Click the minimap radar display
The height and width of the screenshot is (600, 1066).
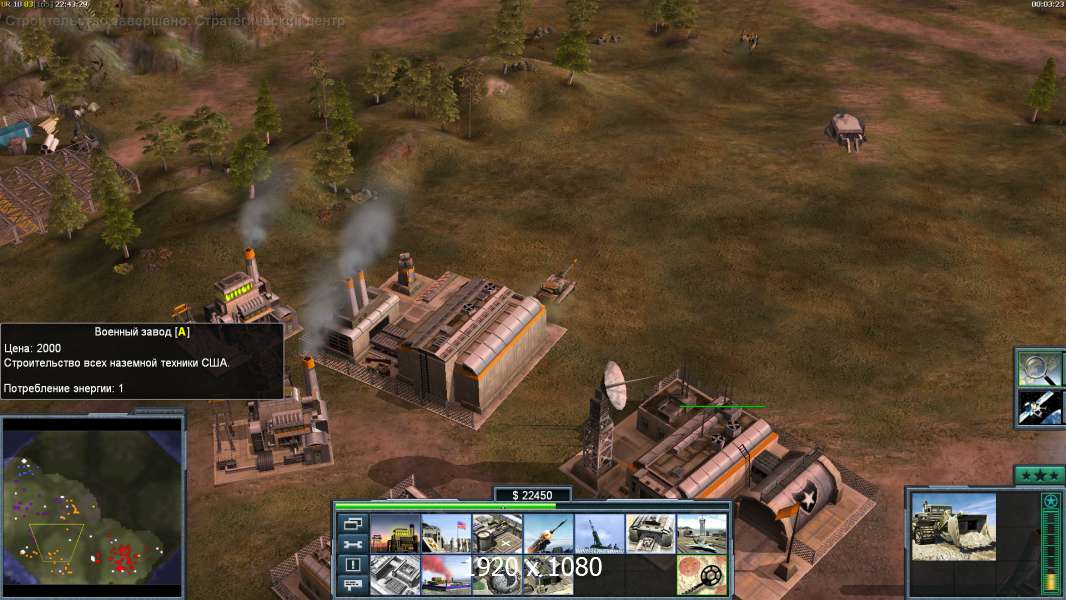[x=92, y=507]
